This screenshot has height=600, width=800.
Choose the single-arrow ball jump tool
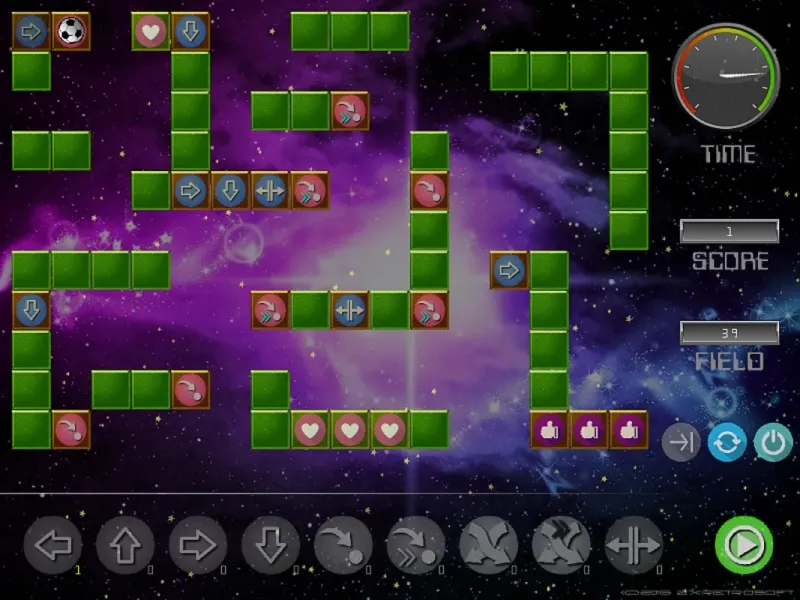343,546
